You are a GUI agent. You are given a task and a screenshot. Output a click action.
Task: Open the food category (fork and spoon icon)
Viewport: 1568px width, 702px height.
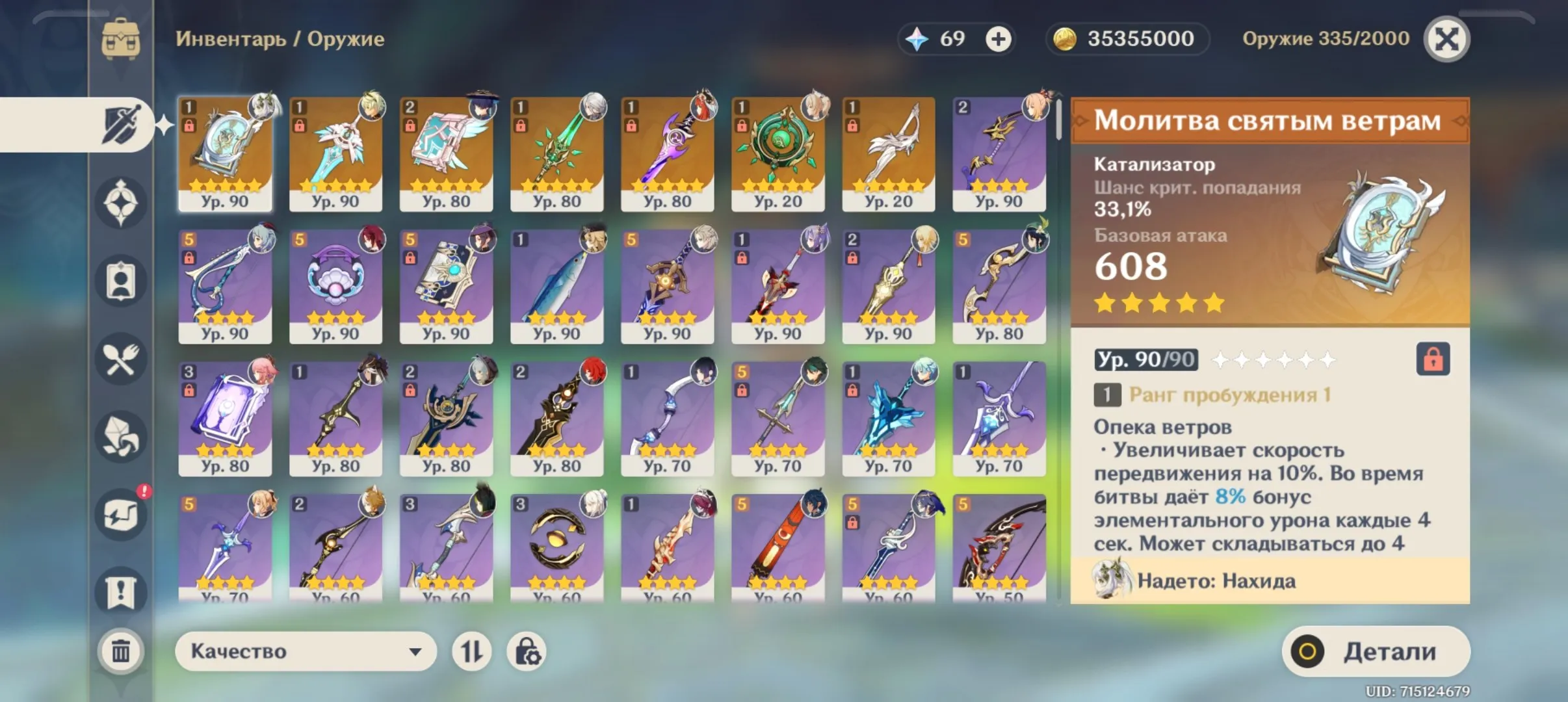tap(120, 359)
